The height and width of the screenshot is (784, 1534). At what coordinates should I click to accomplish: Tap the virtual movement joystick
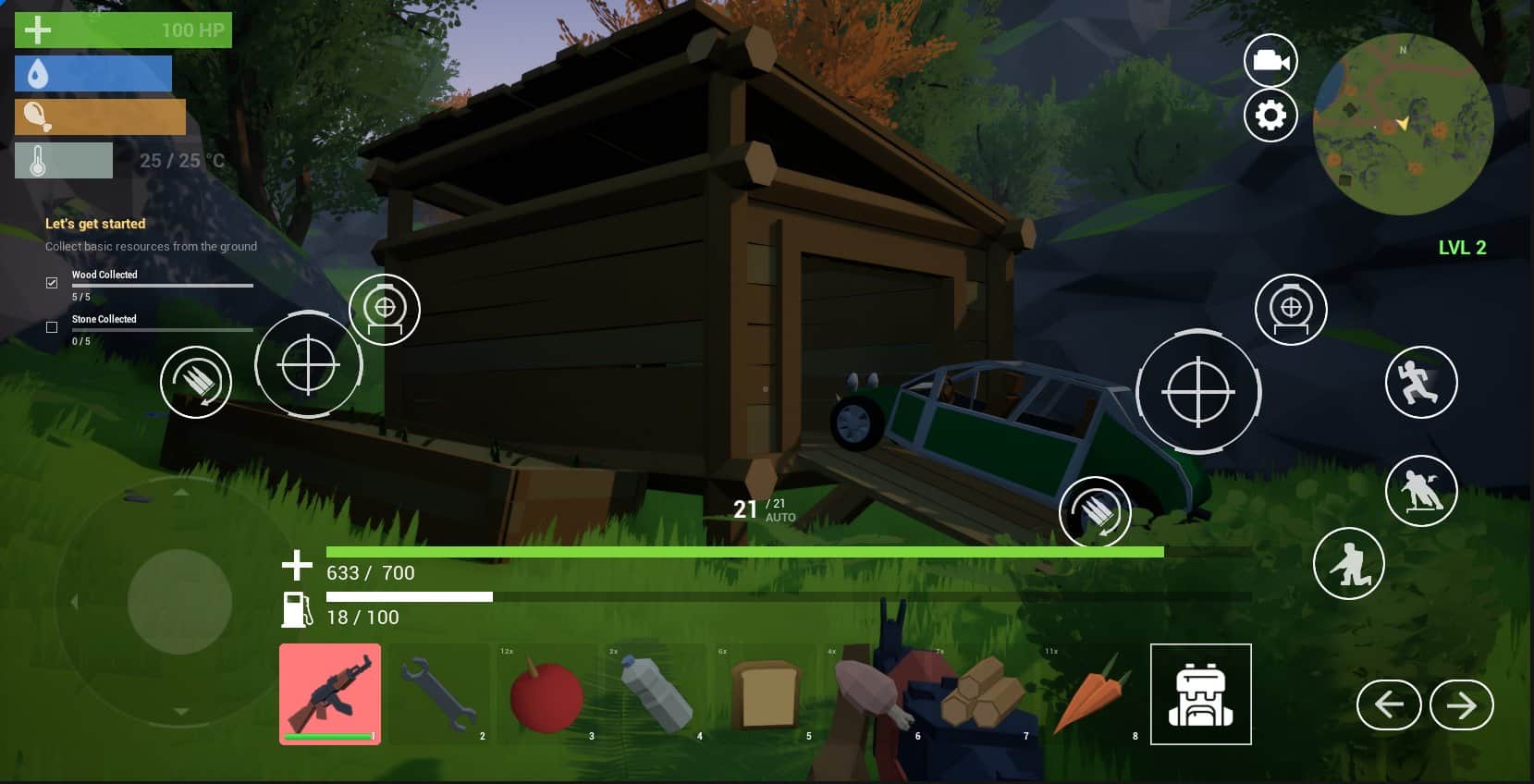coord(179,602)
